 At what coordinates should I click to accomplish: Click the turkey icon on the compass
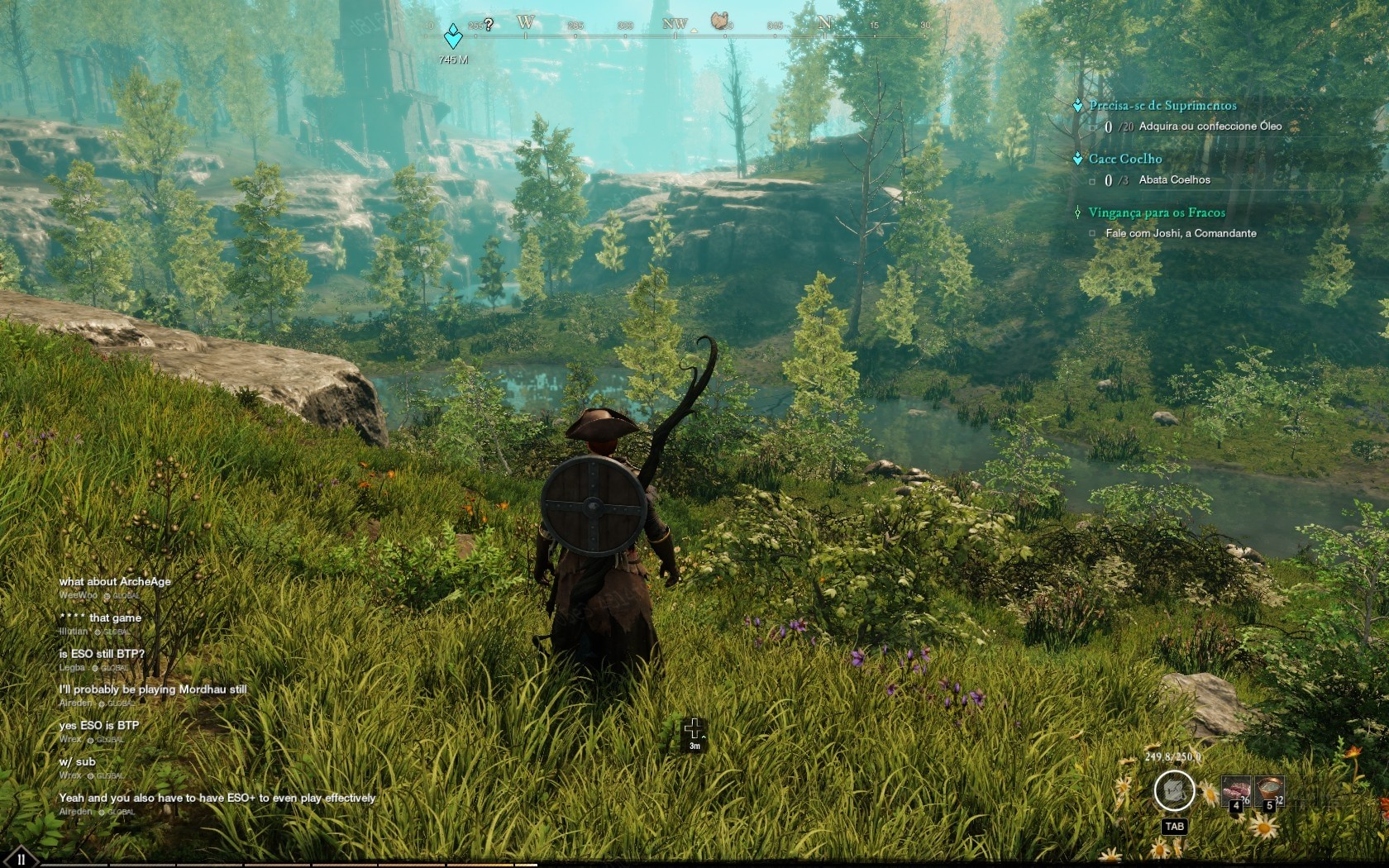click(721, 21)
